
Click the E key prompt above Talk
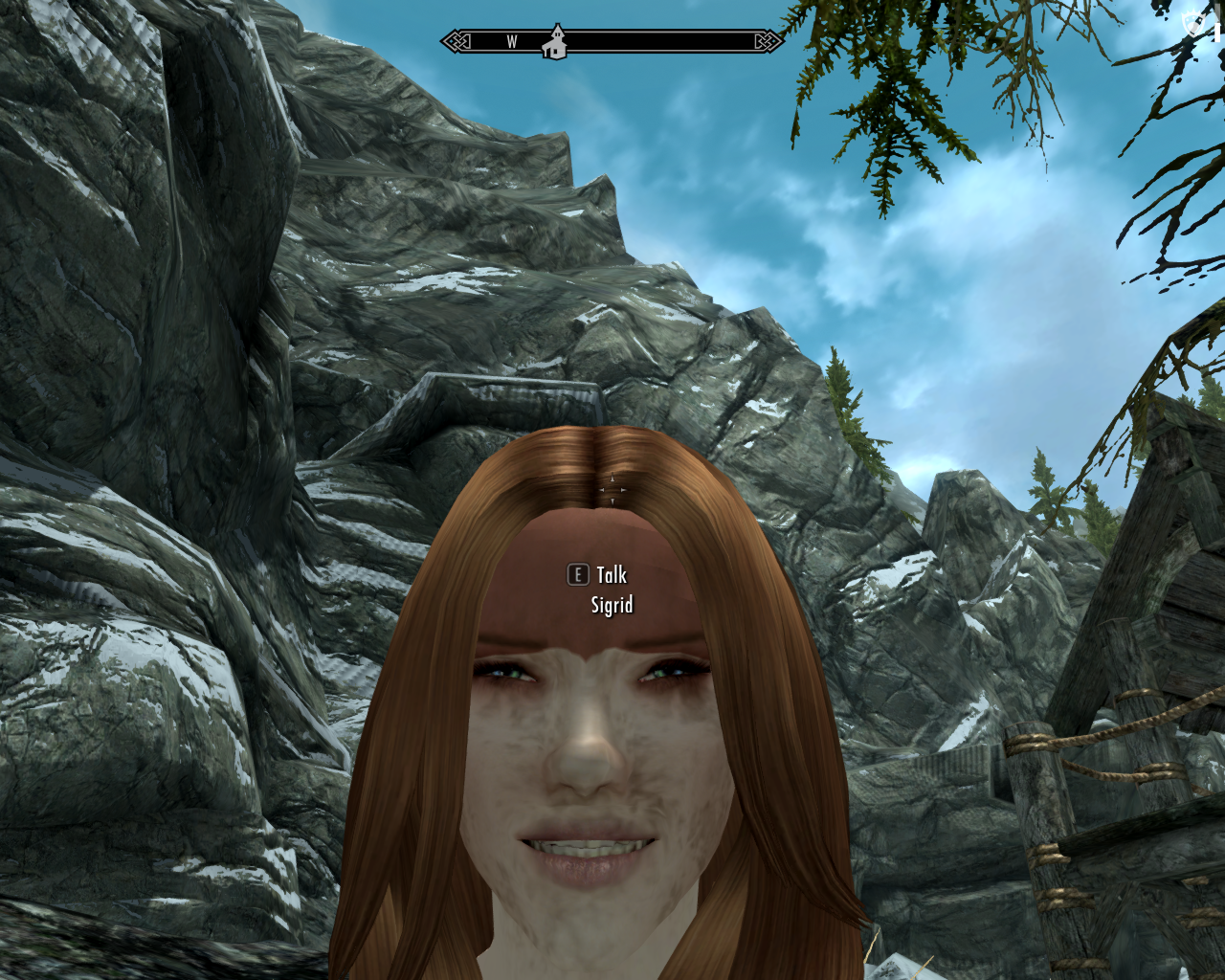point(577,574)
